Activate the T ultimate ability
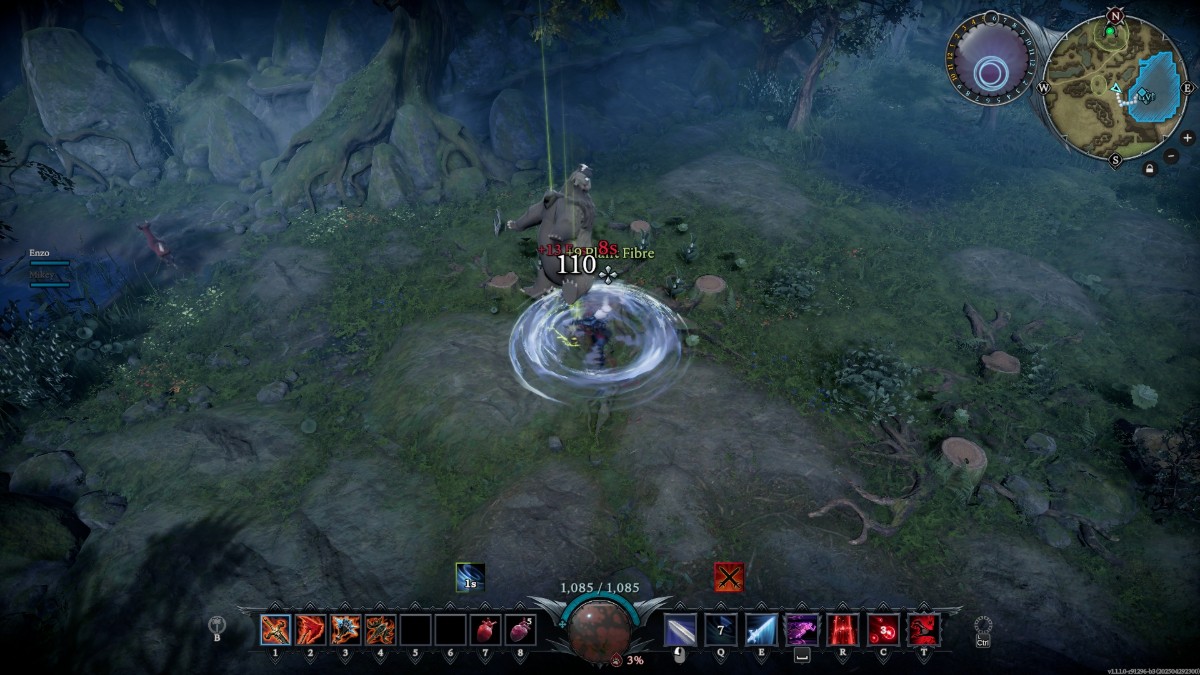 pyautogui.click(x=923, y=630)
